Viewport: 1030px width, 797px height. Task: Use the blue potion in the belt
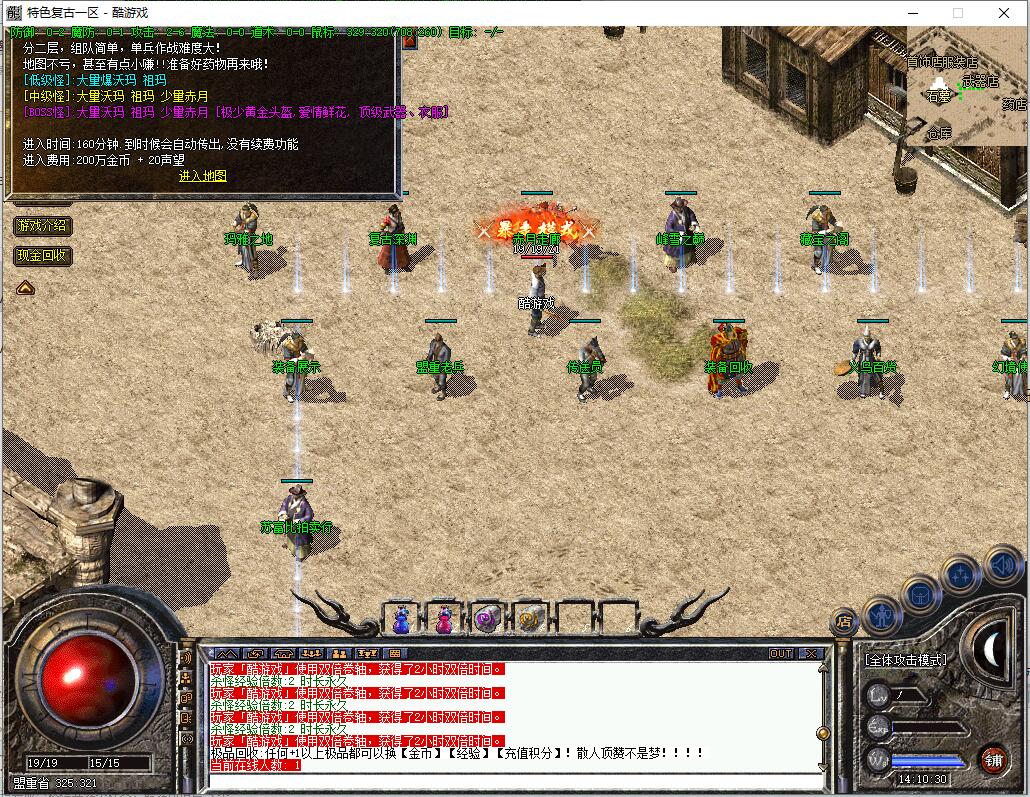401,620
